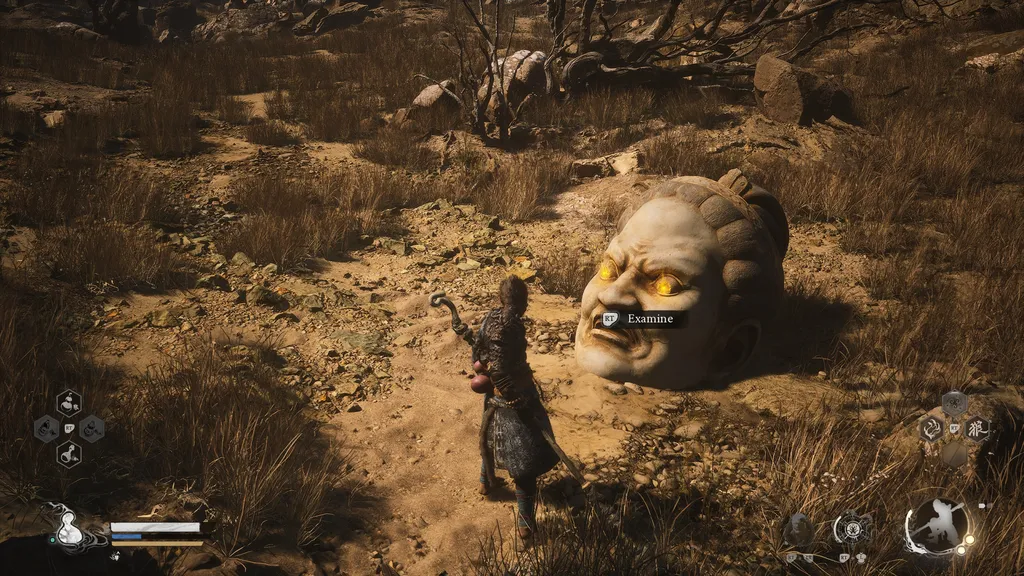Select the dimmed top spell hexagon
Screen dimensions: 1024x576
click(x=954, y=404)
